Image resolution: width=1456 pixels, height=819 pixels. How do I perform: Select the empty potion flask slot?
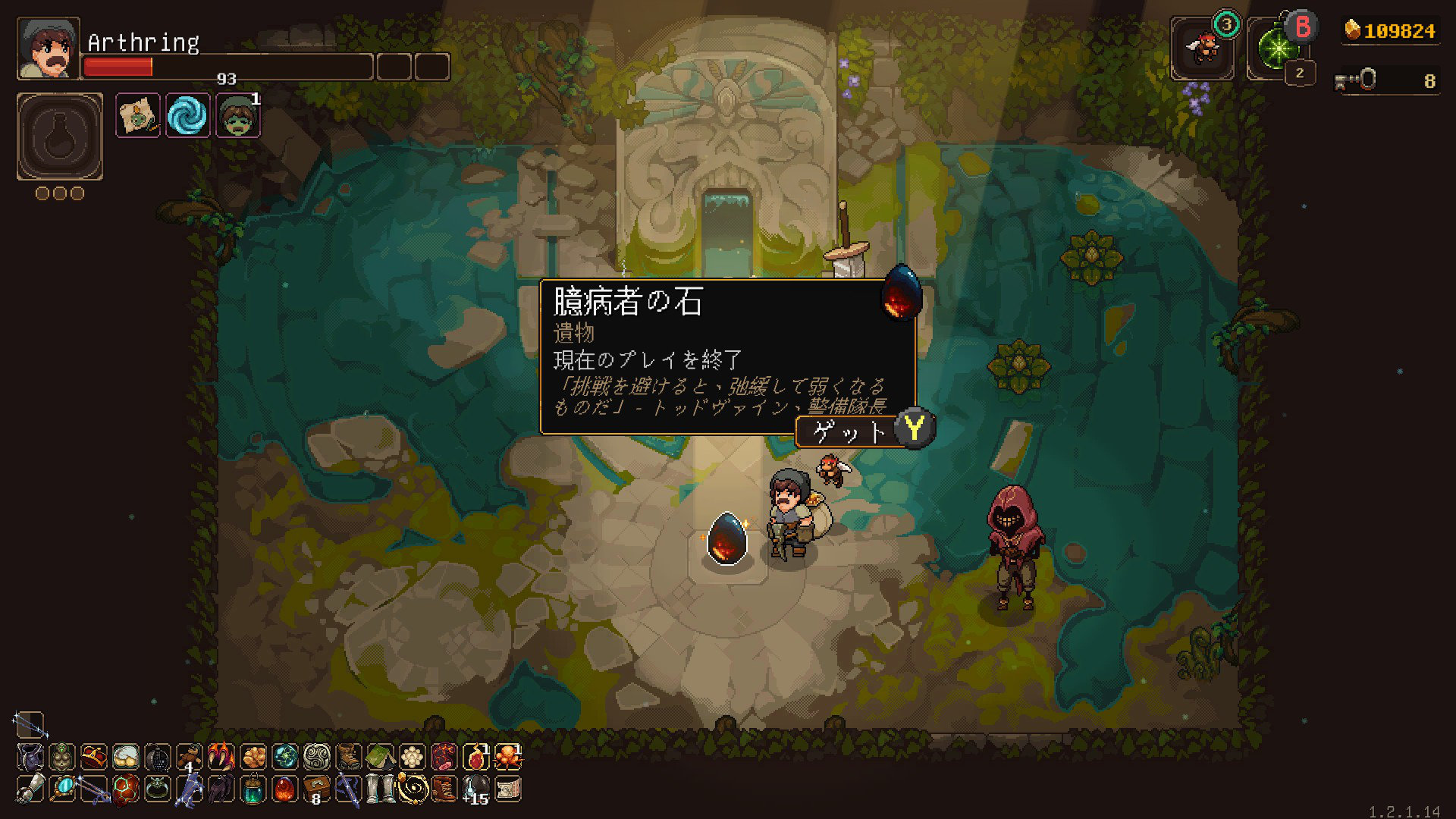pyautogui.click(x=60, y=136)
